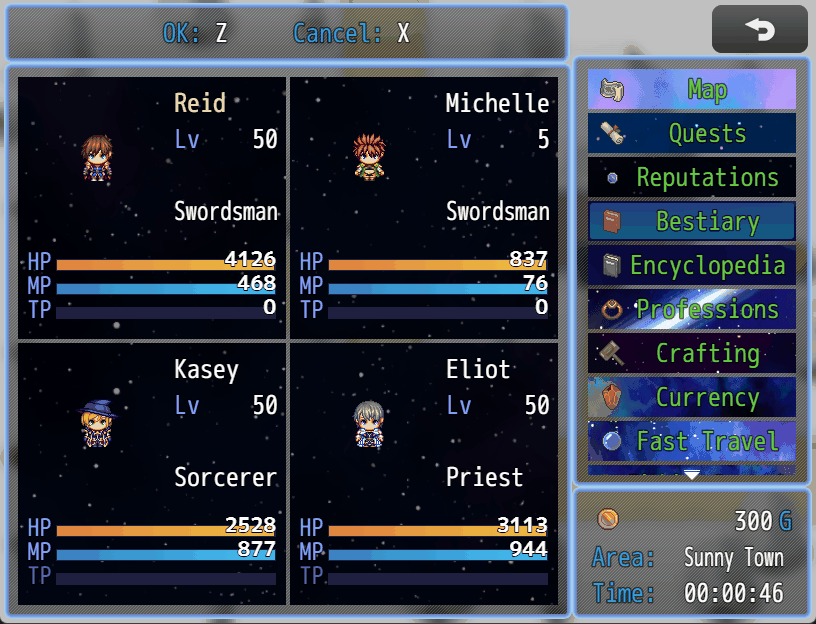
Task: Open the Crafting menu
Action: [692, 354]
